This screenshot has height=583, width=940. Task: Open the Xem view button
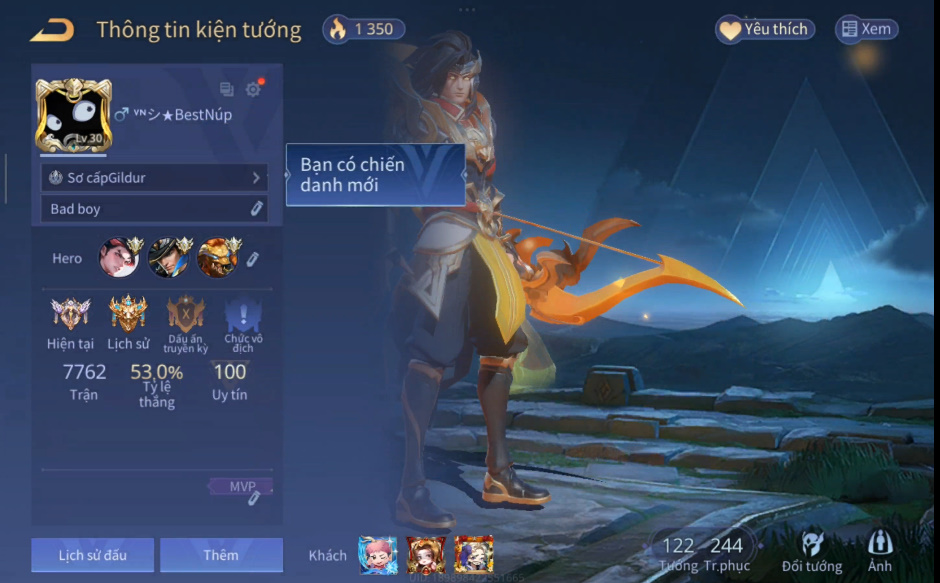(x=866, y=30)
